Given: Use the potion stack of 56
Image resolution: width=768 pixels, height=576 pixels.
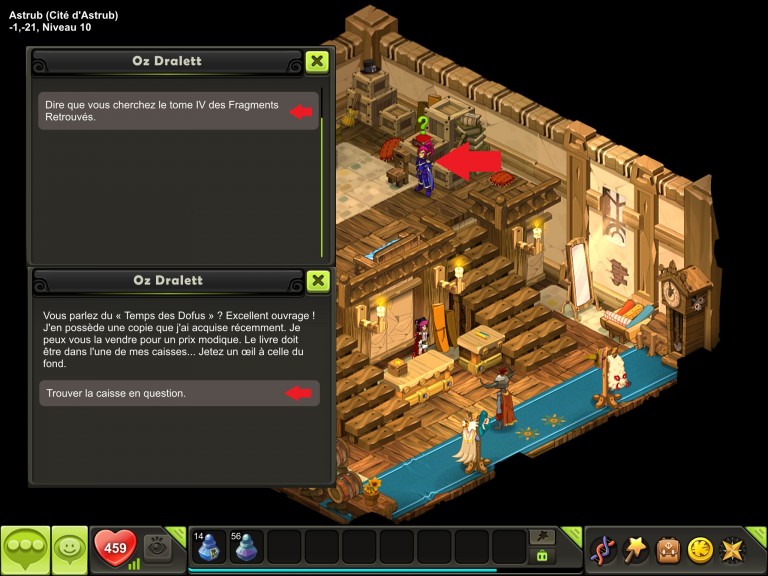Looking at the screenshot, I should (247, 547).
